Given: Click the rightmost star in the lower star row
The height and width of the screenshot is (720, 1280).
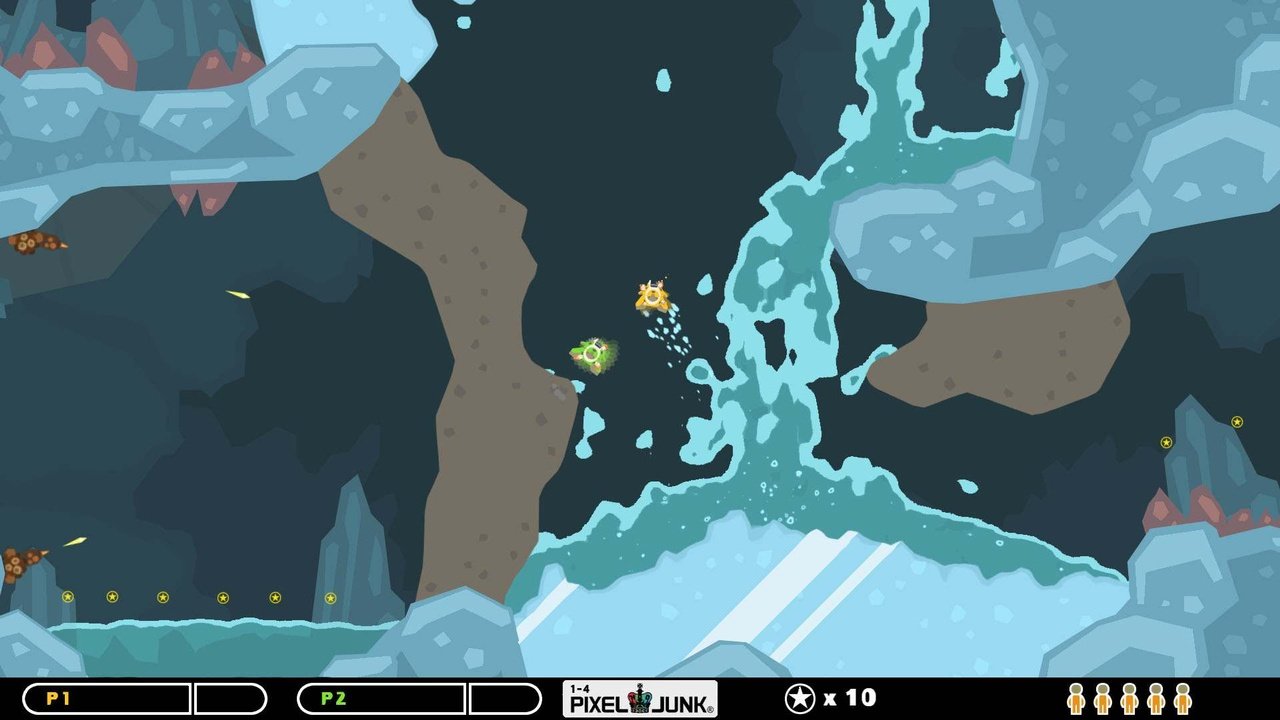Looking at the screenshot, I should click(x=330, y=596).
